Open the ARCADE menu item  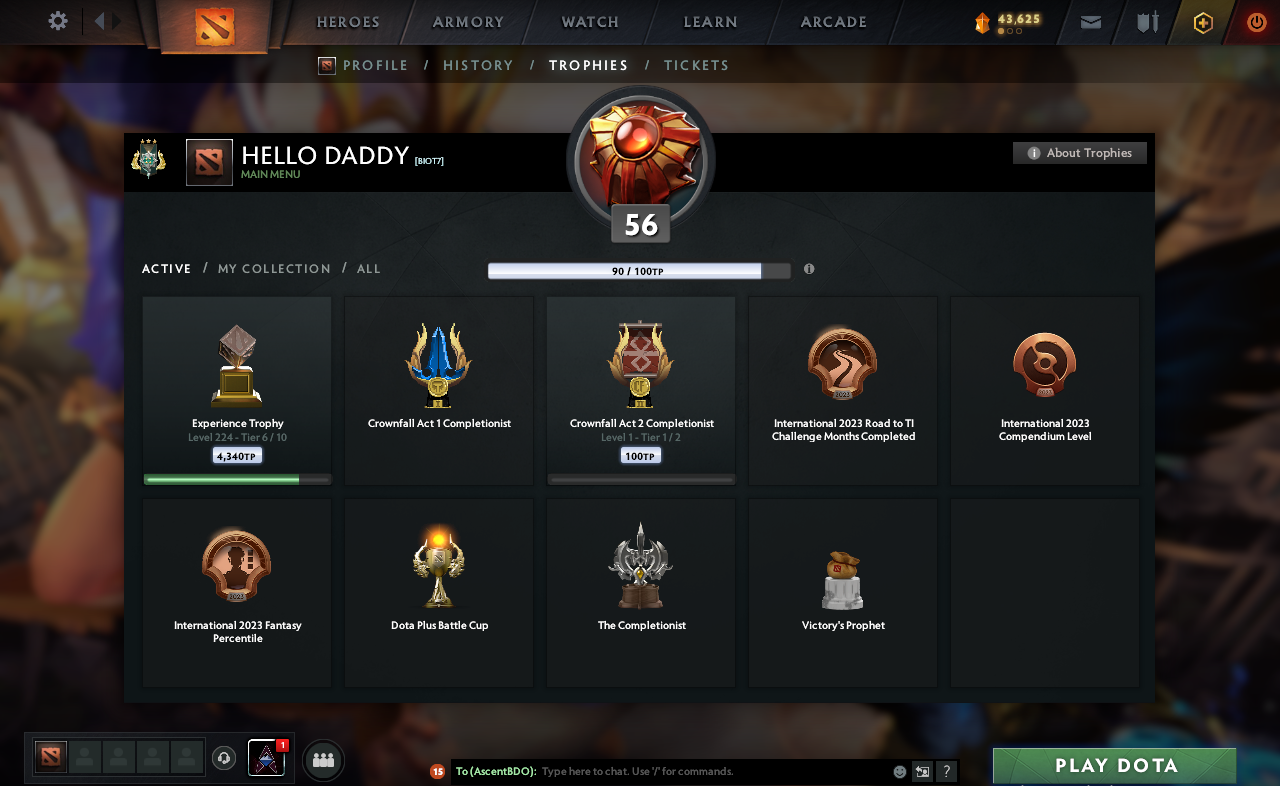pyautogui.click(x=833, y=22)
